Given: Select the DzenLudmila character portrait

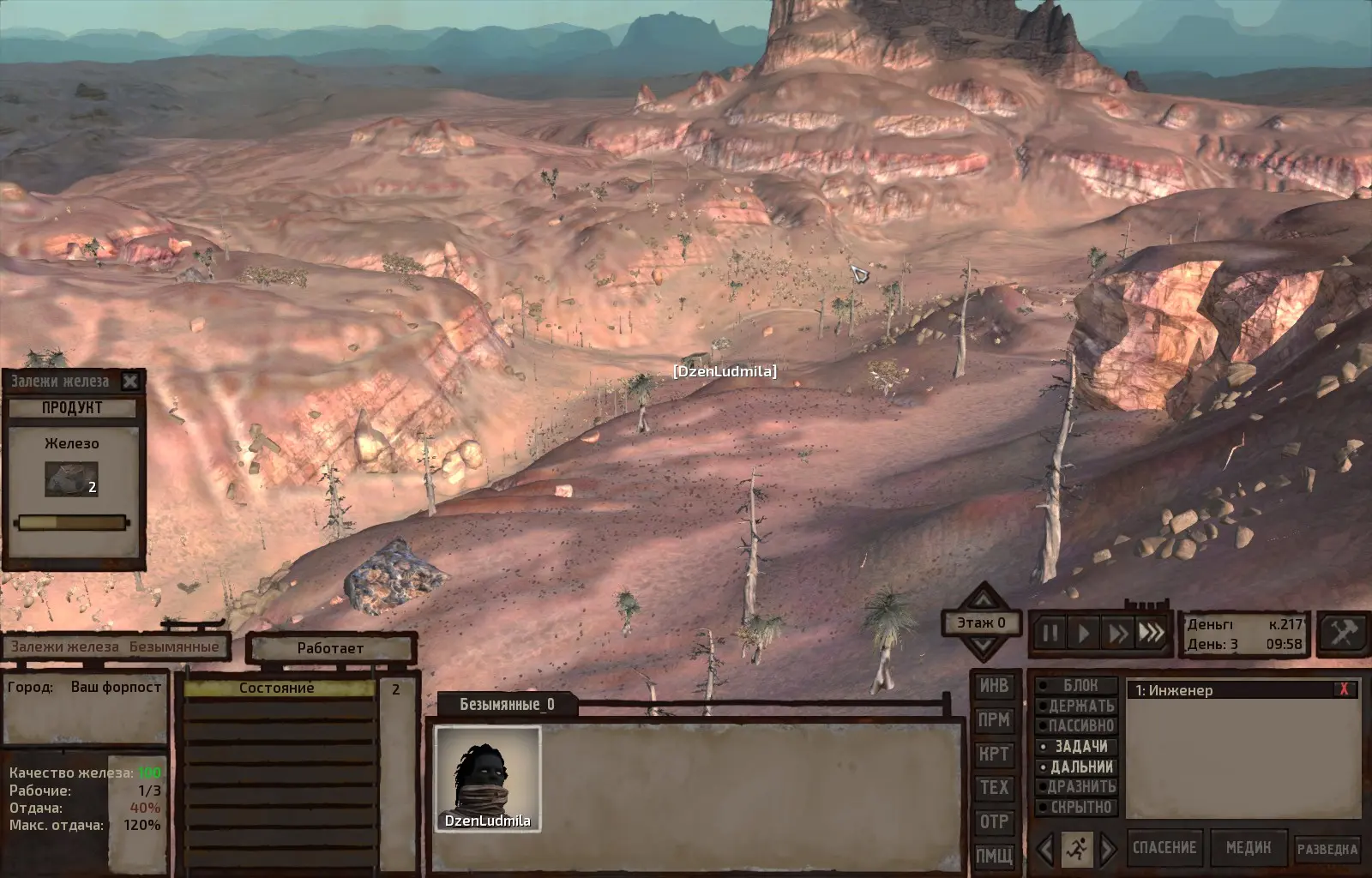Looking at the screenshot, I should point(487,778).
